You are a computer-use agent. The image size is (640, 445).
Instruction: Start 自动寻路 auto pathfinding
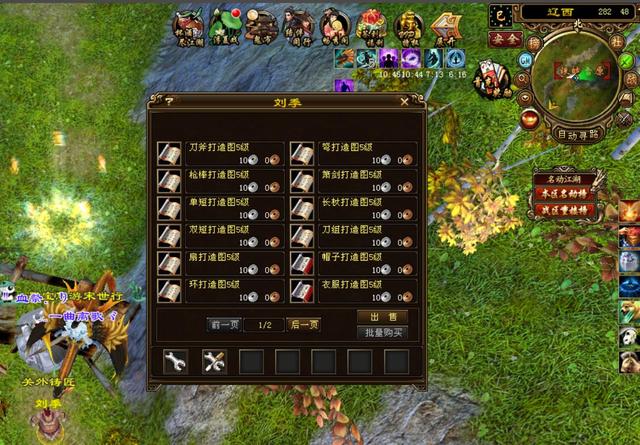[577, 134]
